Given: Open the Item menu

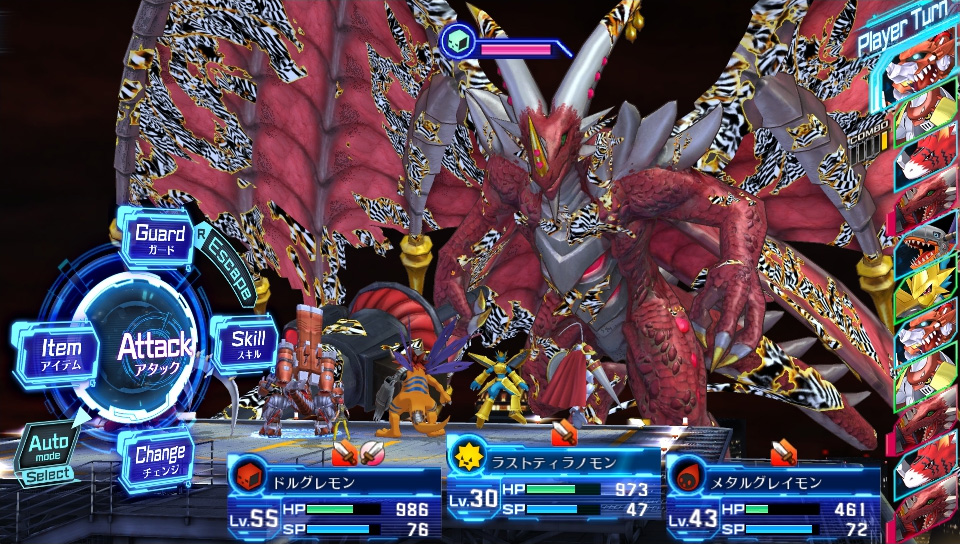Looking at the screenshot, I should click(59, 351).
